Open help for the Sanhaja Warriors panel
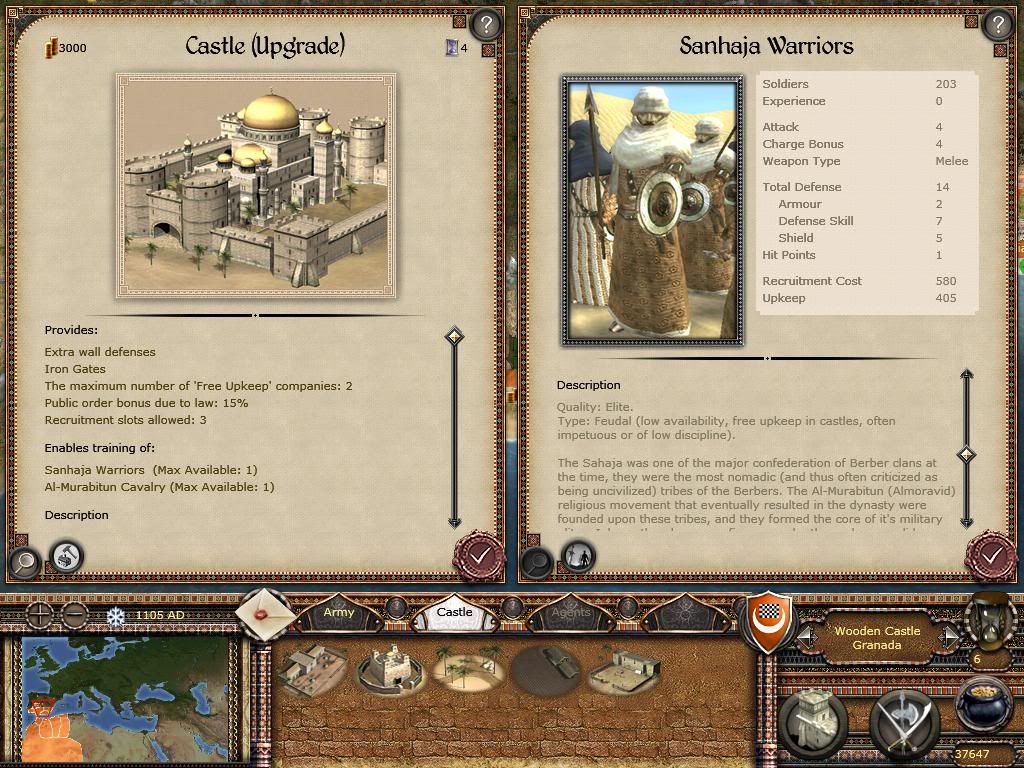1024x768 pixels. click(x=997, y=25)
